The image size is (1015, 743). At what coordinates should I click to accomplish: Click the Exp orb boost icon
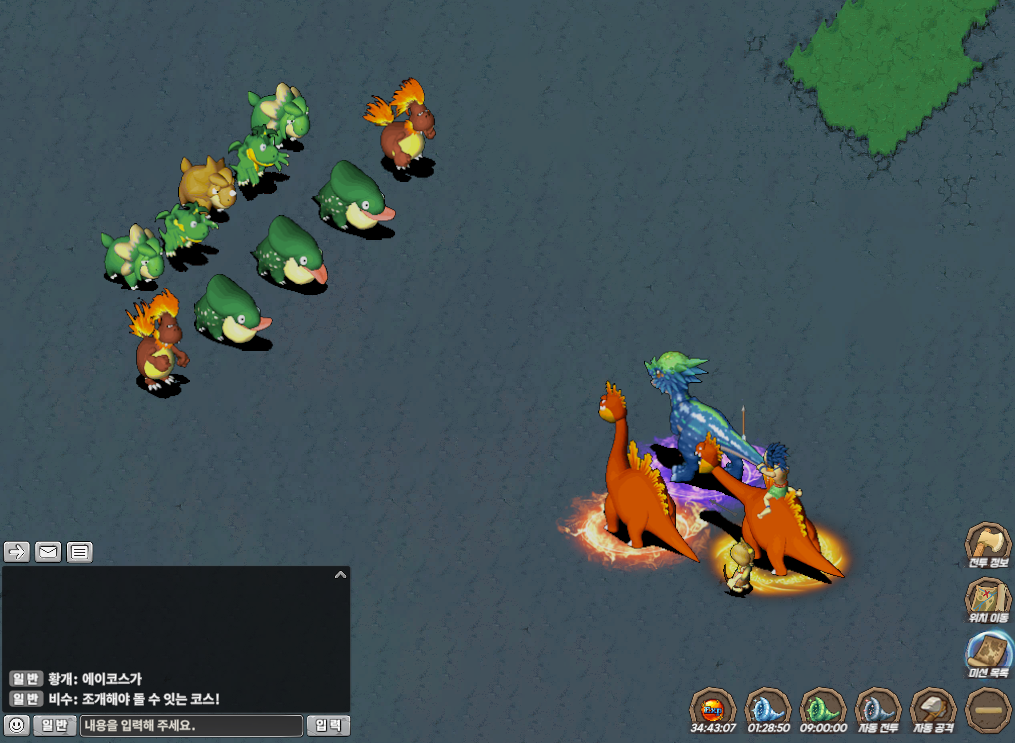[713, 708]
